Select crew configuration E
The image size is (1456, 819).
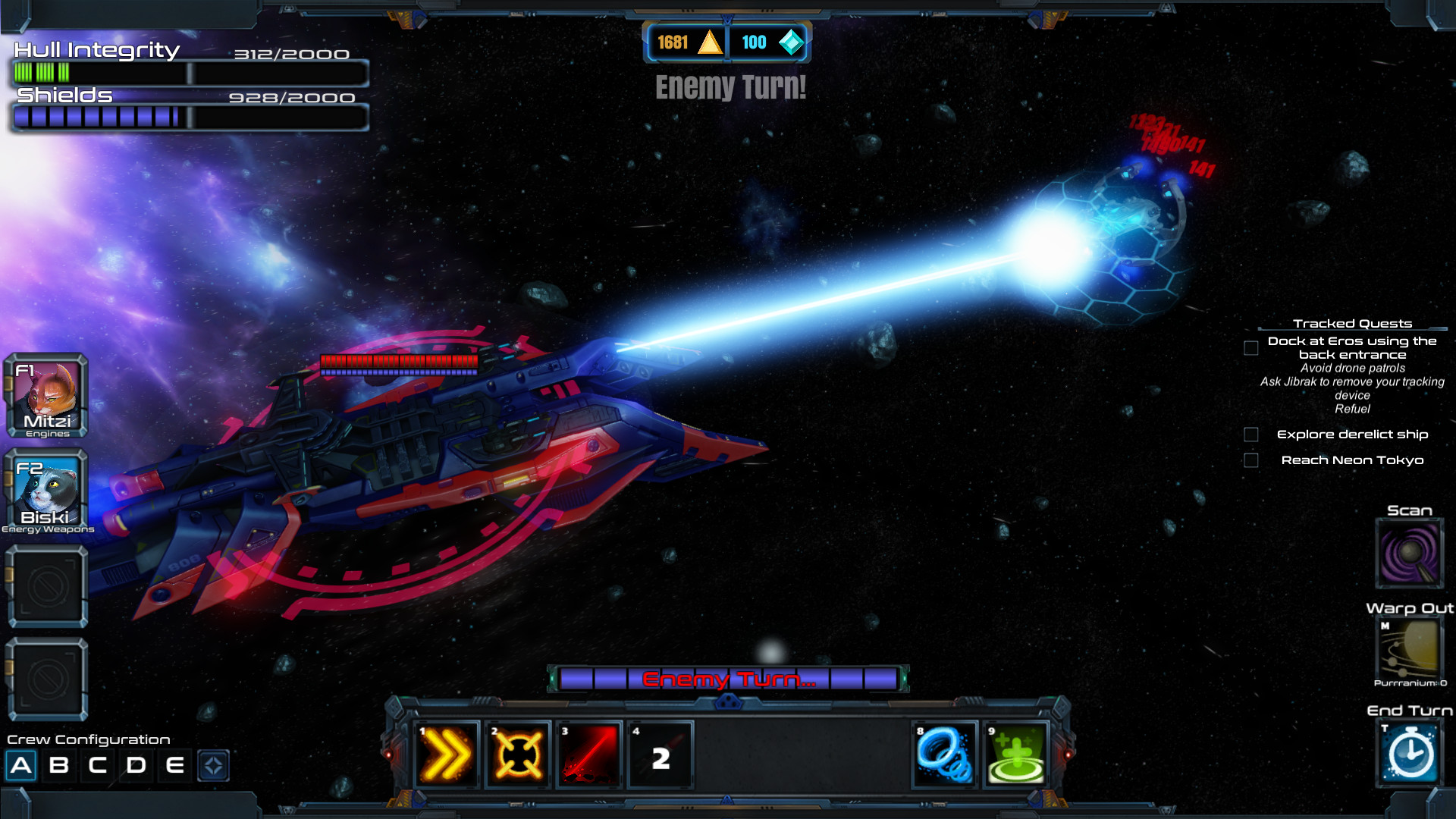(x=175, y=765)
